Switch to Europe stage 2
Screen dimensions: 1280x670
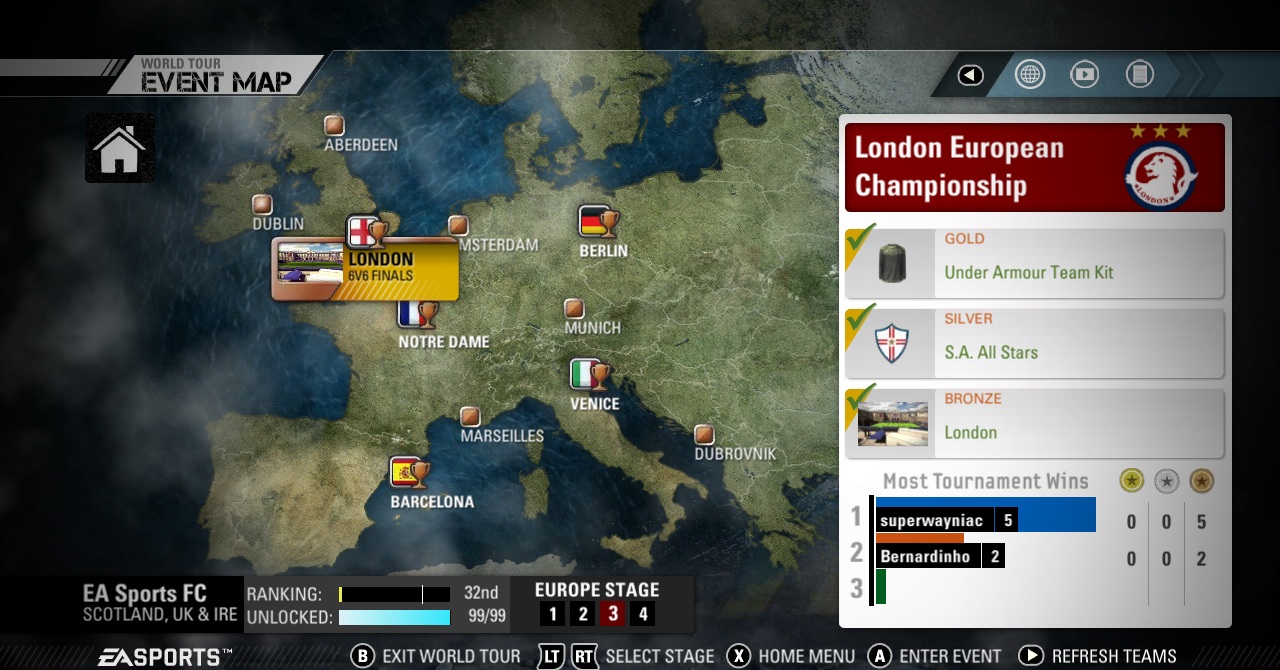click(x=583, y=614)
